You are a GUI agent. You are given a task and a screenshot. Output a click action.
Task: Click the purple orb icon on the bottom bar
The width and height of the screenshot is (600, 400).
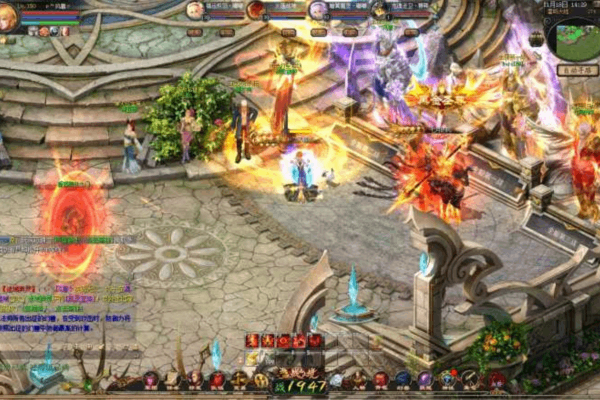[425, 380]
